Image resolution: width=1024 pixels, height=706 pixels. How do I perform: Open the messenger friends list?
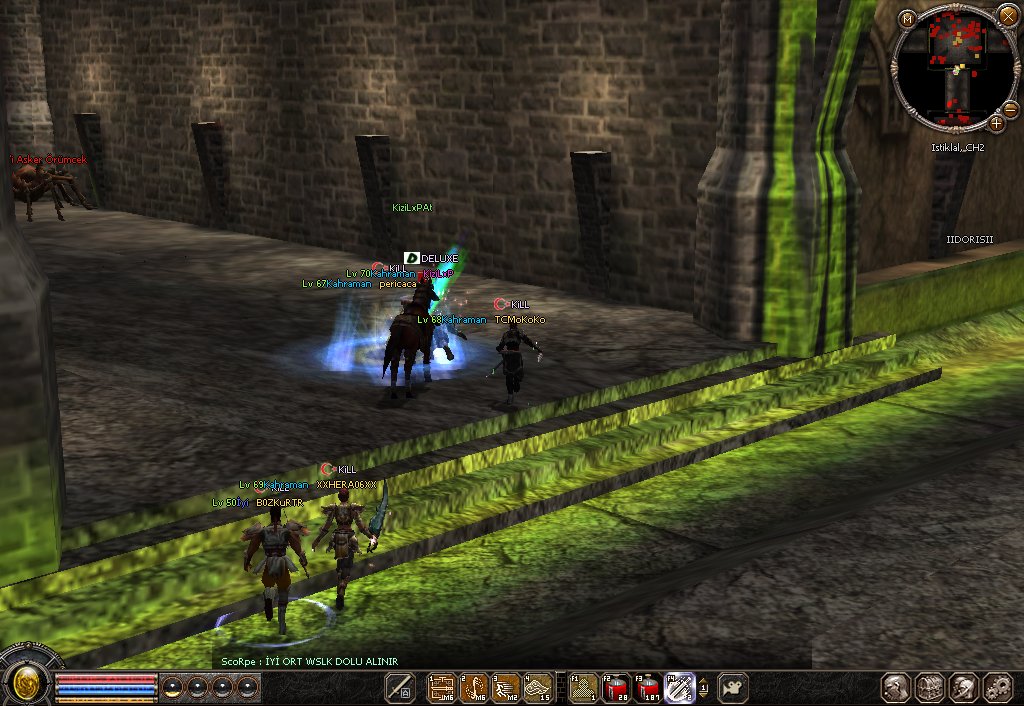[964, 687]
